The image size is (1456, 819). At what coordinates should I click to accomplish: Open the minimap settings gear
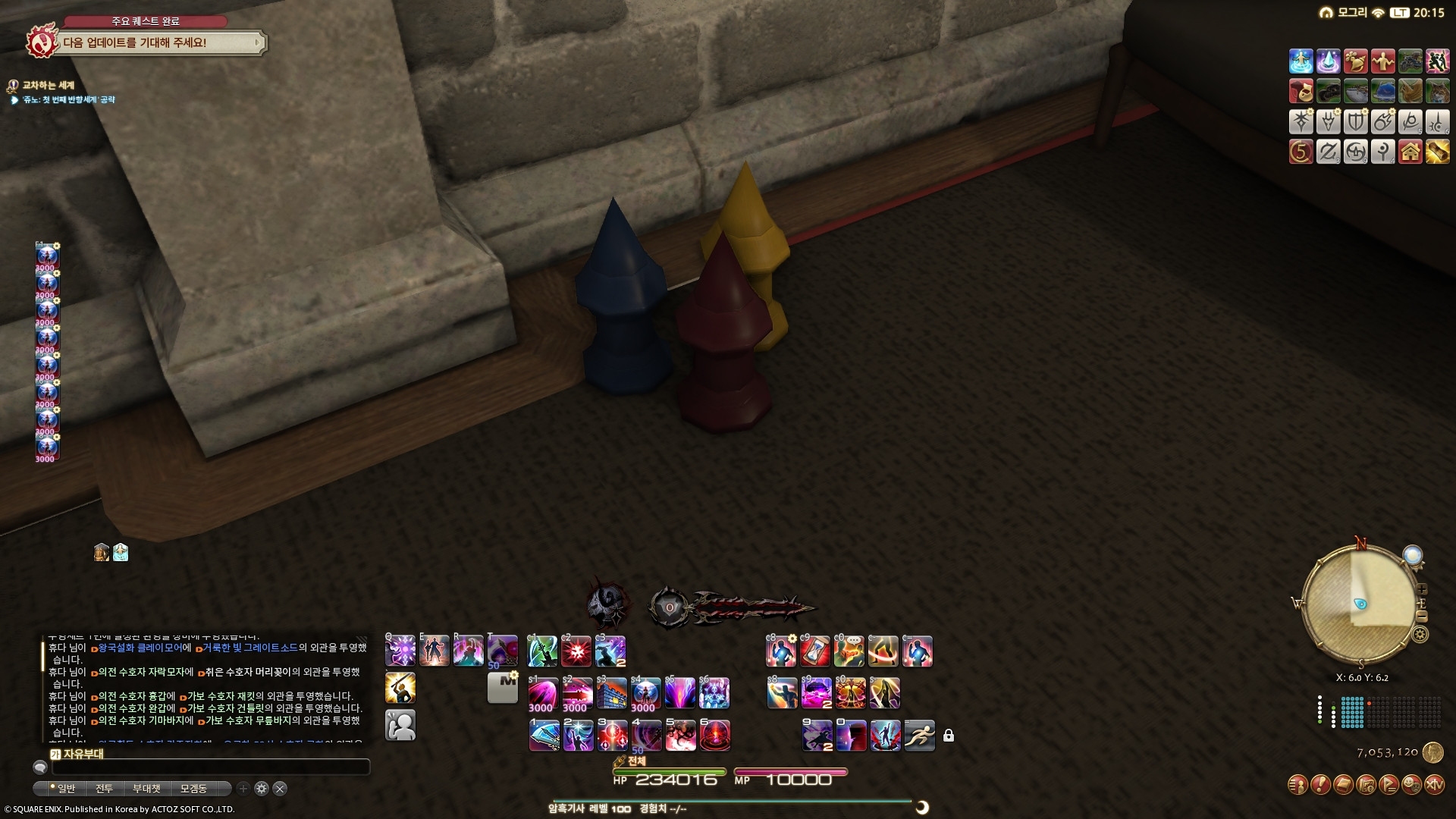pos(1421,635)
